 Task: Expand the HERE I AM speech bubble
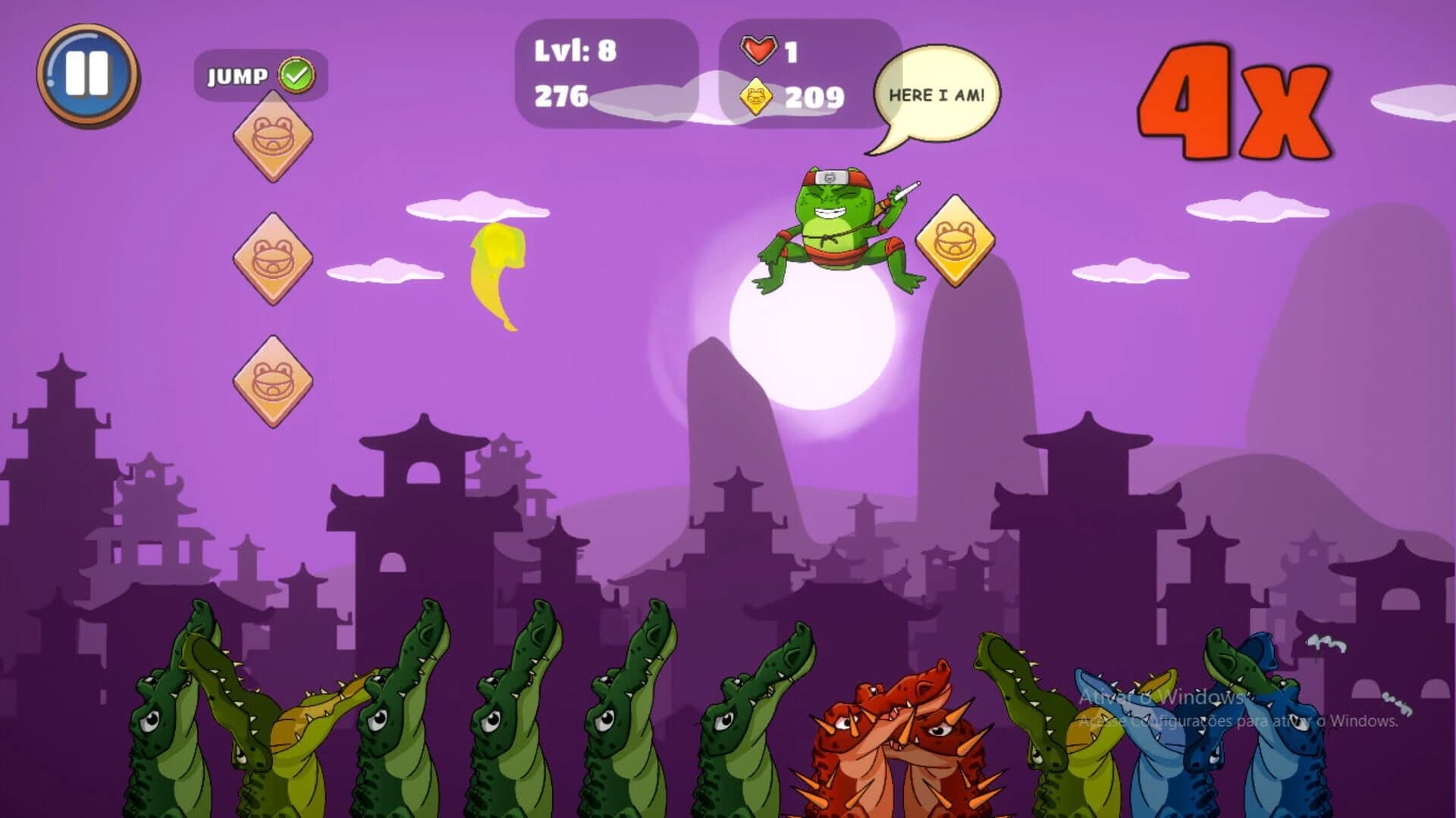[938, 91]
